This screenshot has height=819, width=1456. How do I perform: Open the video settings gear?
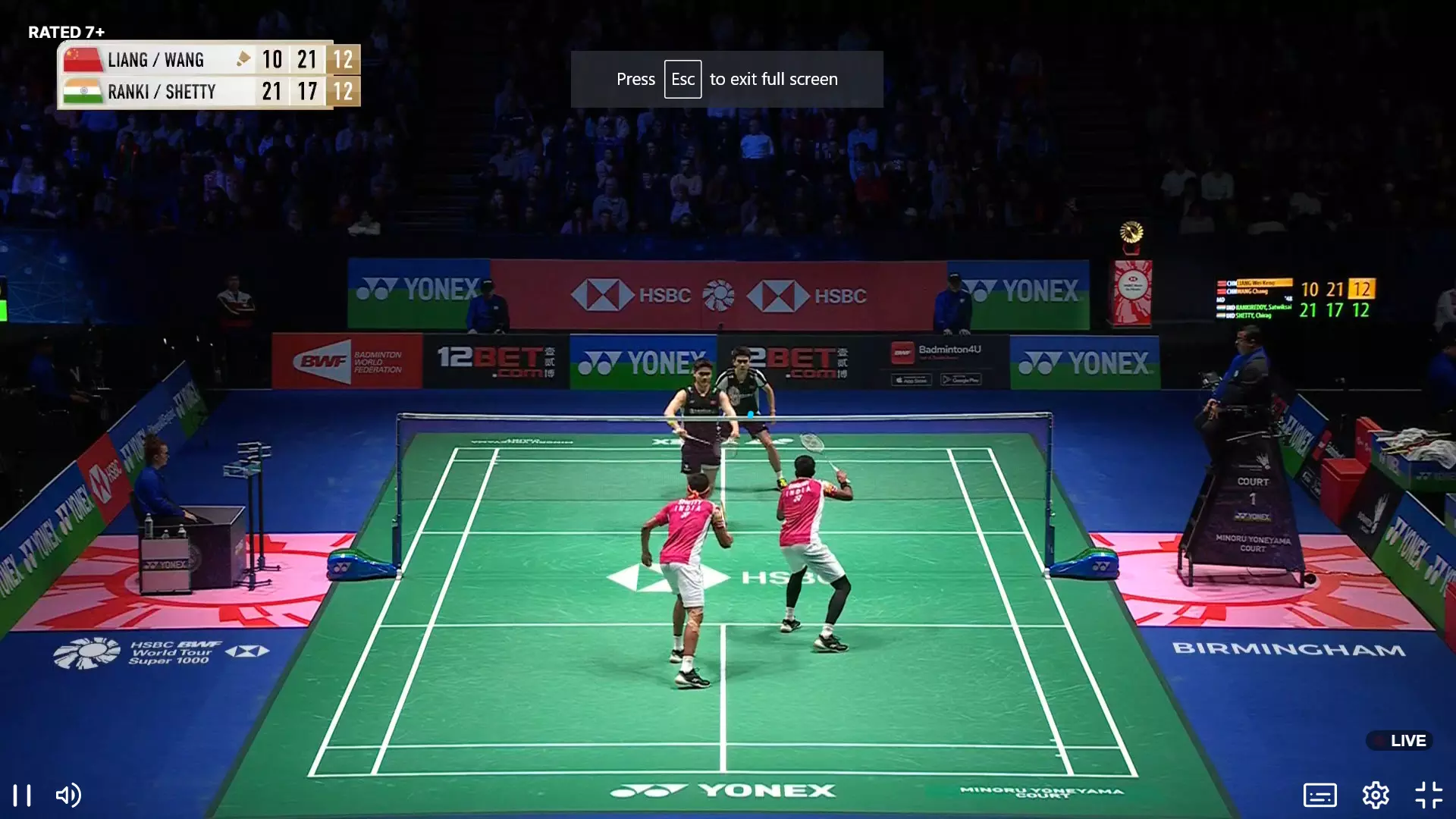point(1375,795)
